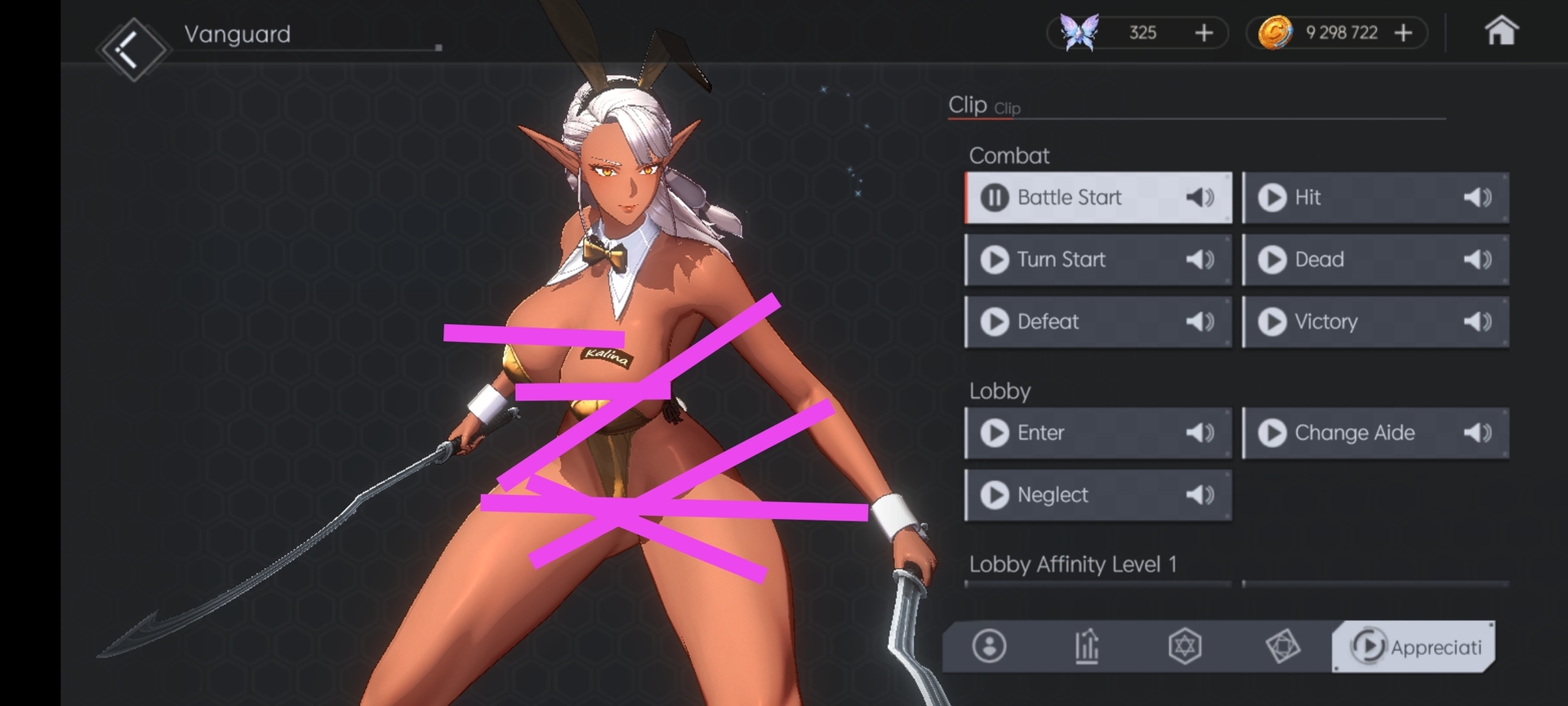Play the Victory voice clip
The image size is (1568, 706).
[1272, 322]
